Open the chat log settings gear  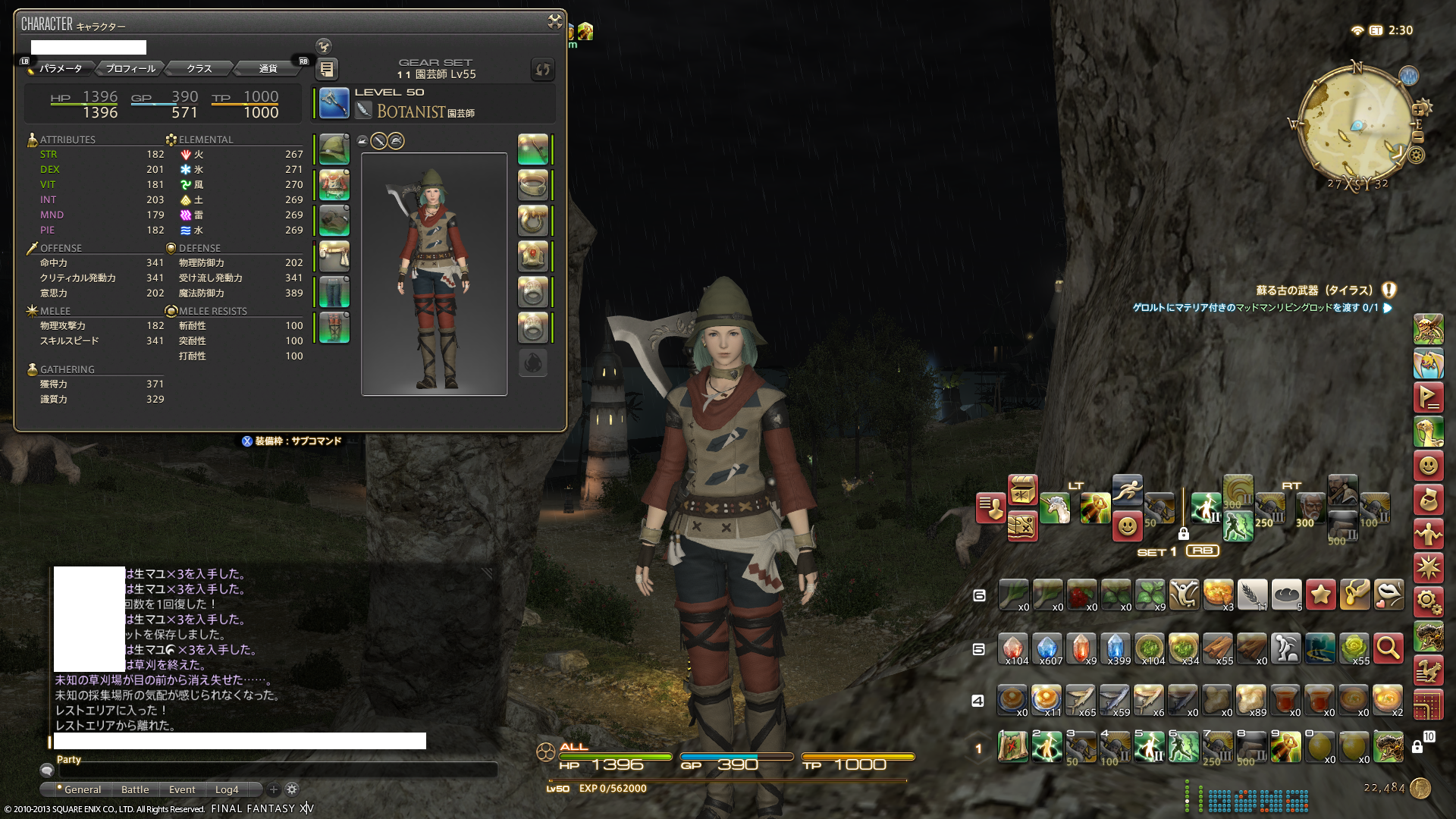[292, 789]
